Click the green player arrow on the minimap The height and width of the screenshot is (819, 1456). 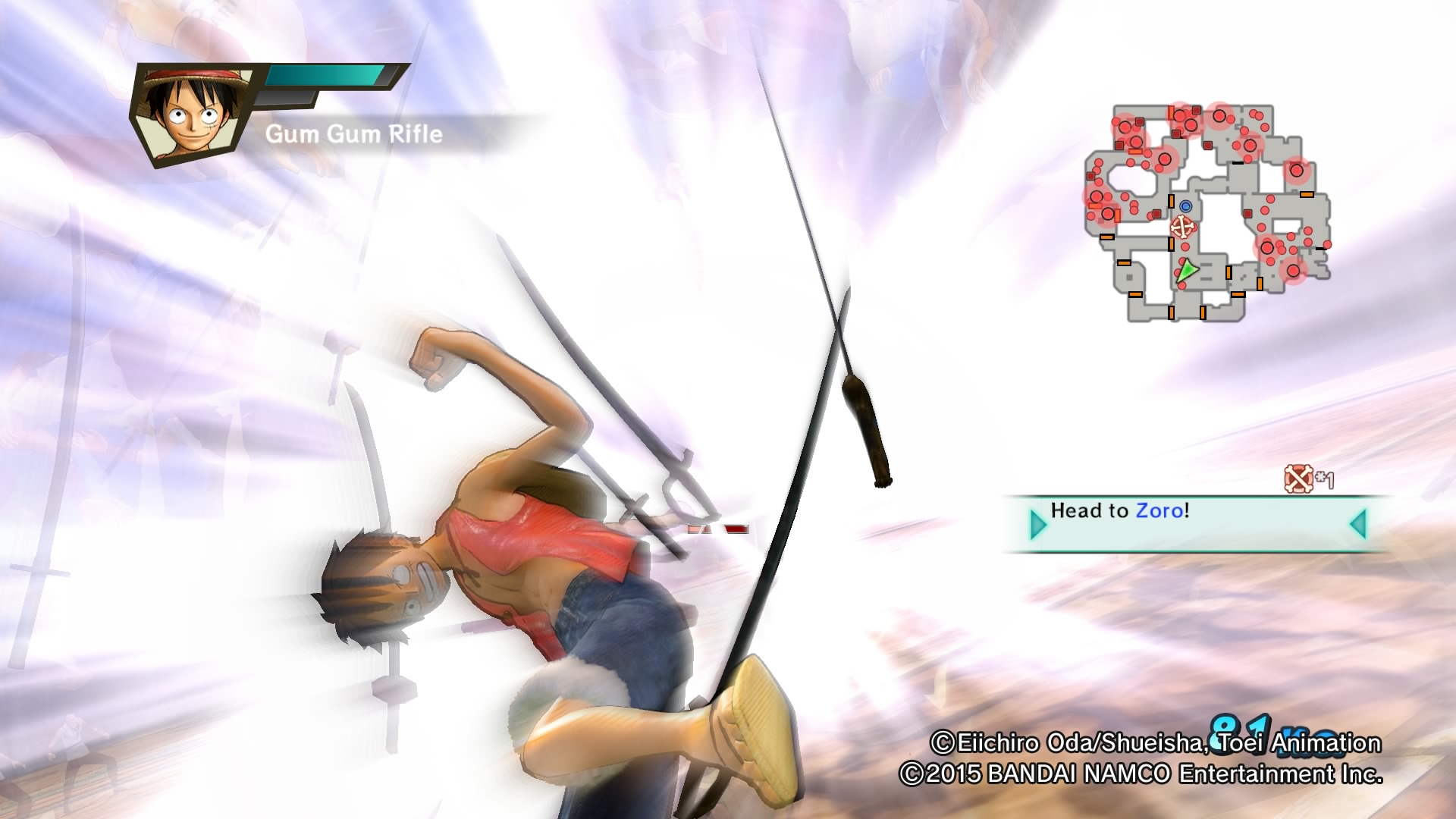[x=1187, y=270]
